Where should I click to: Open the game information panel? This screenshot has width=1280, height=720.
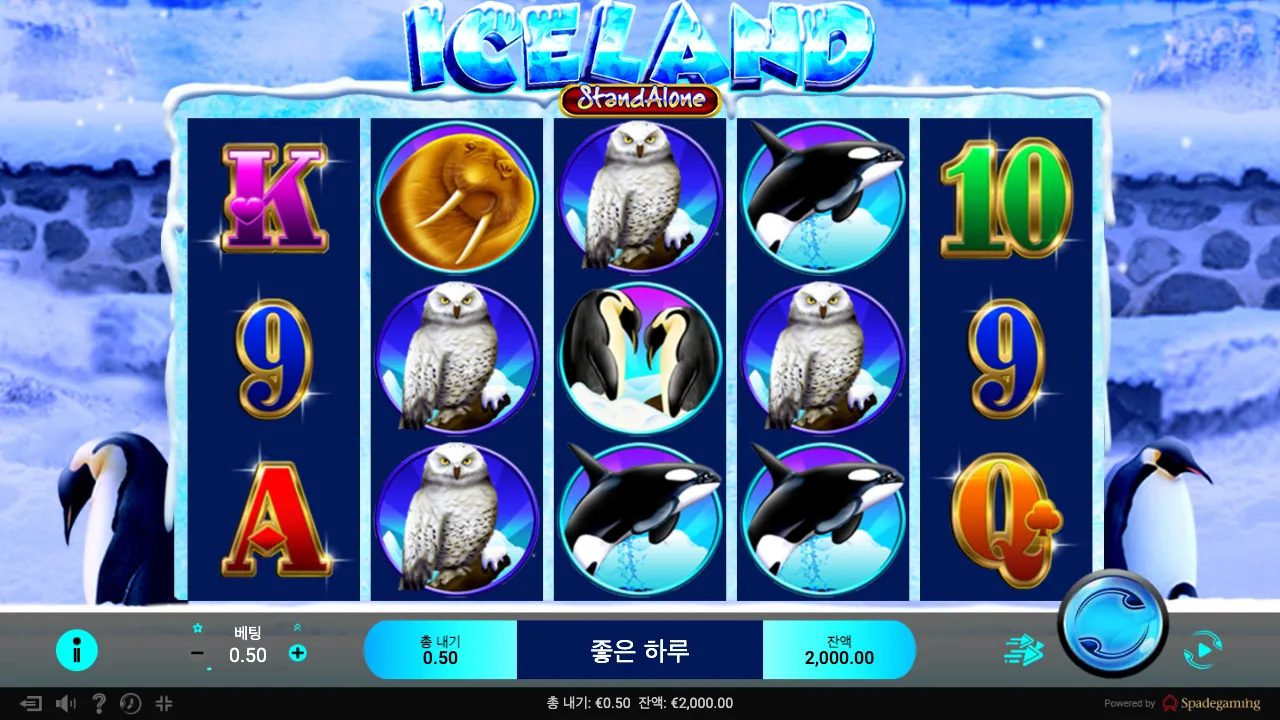pos(77,649)
